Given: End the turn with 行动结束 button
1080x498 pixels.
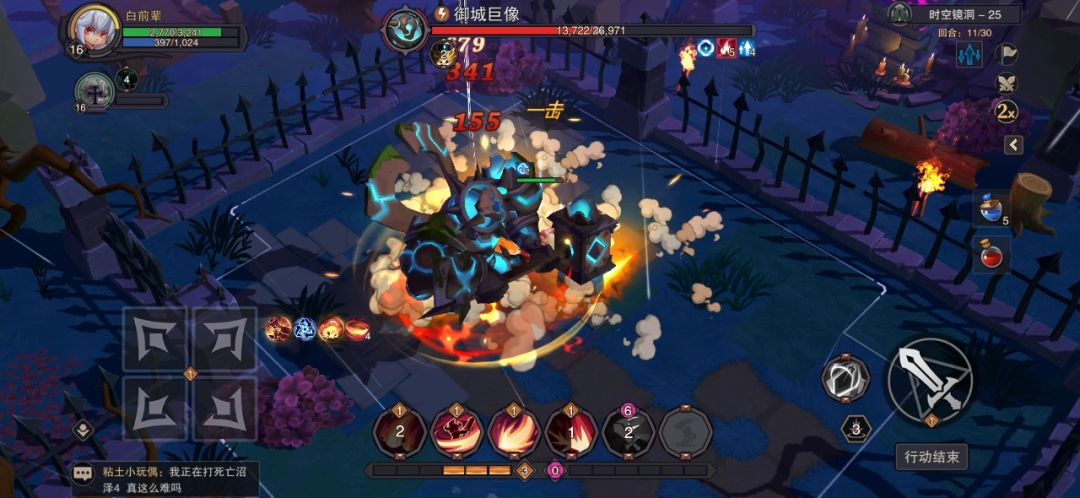Looking at the screenshot, I should pos(930,457).
